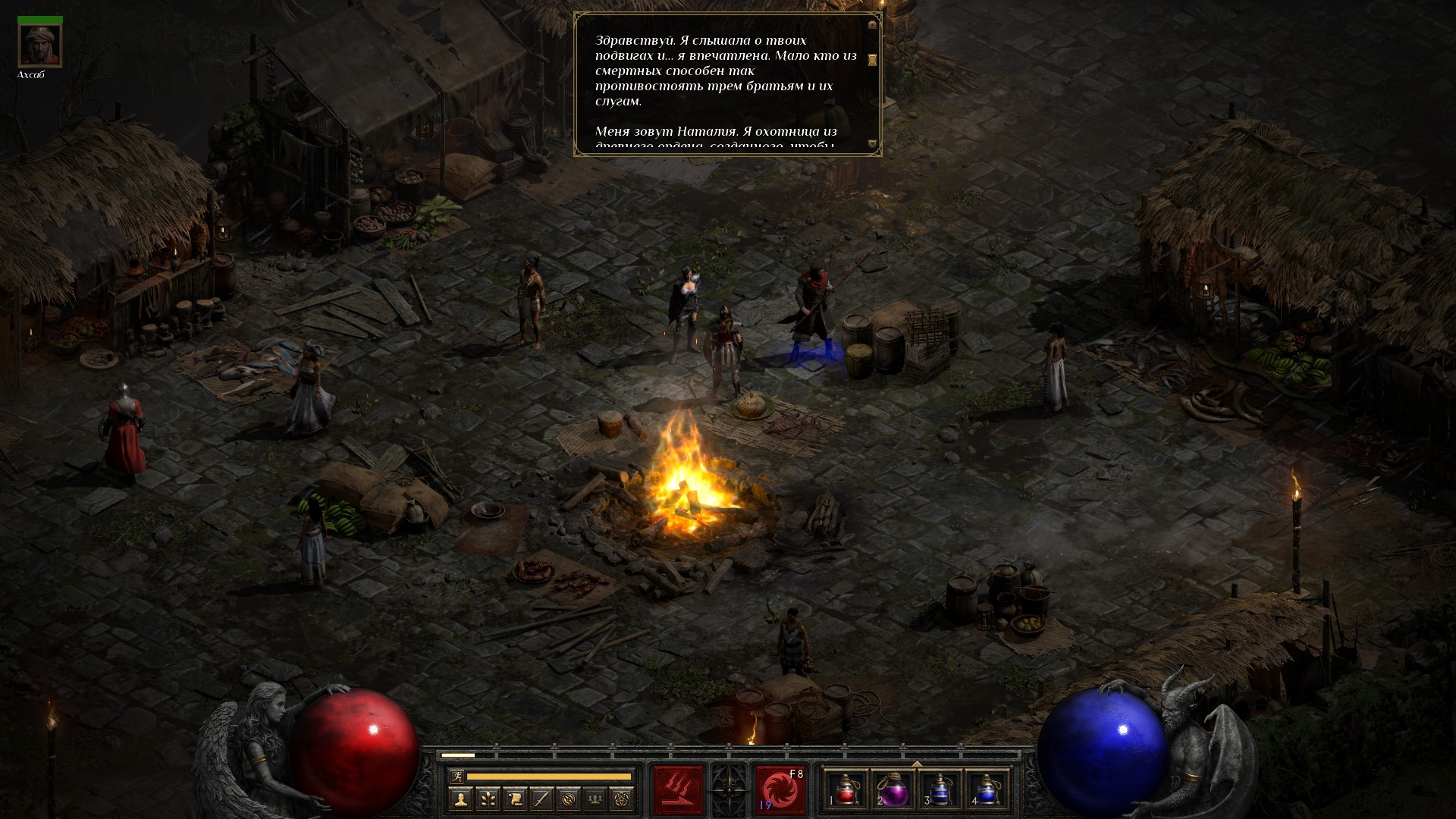Open the skill tree button

pyautogui.click(x=488, y=799)
